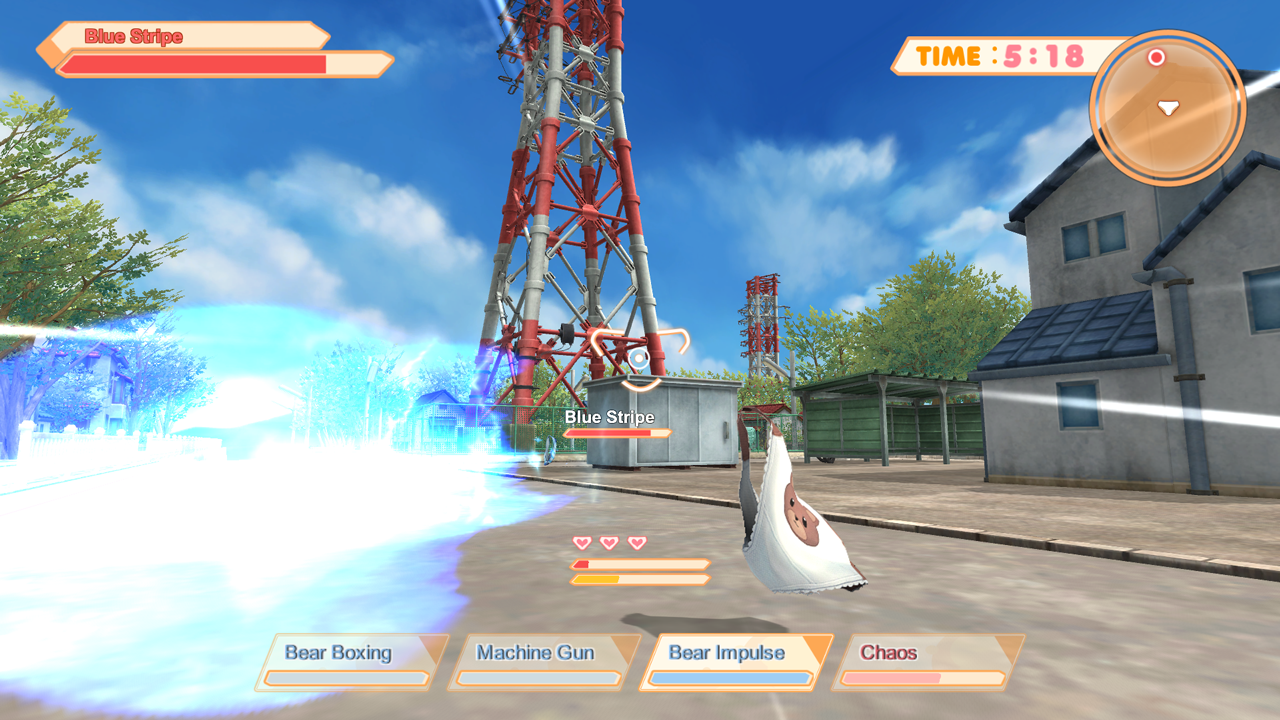This screenshot has height=720, width=1280.
Task: Click the red enemy marker on the minimap
Action: tap(1156, 58)
